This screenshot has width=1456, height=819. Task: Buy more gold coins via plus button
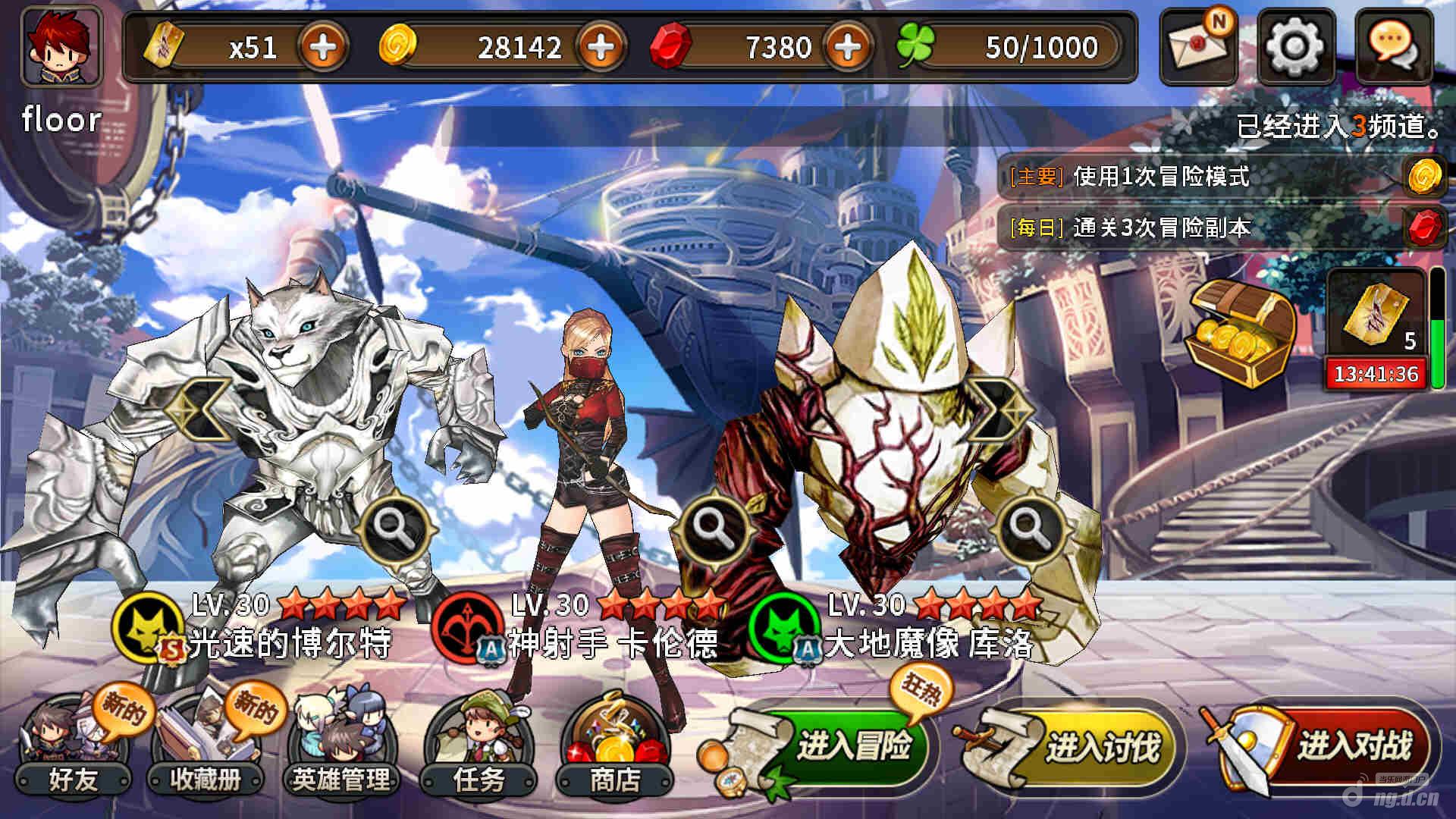tap(601, 47)
